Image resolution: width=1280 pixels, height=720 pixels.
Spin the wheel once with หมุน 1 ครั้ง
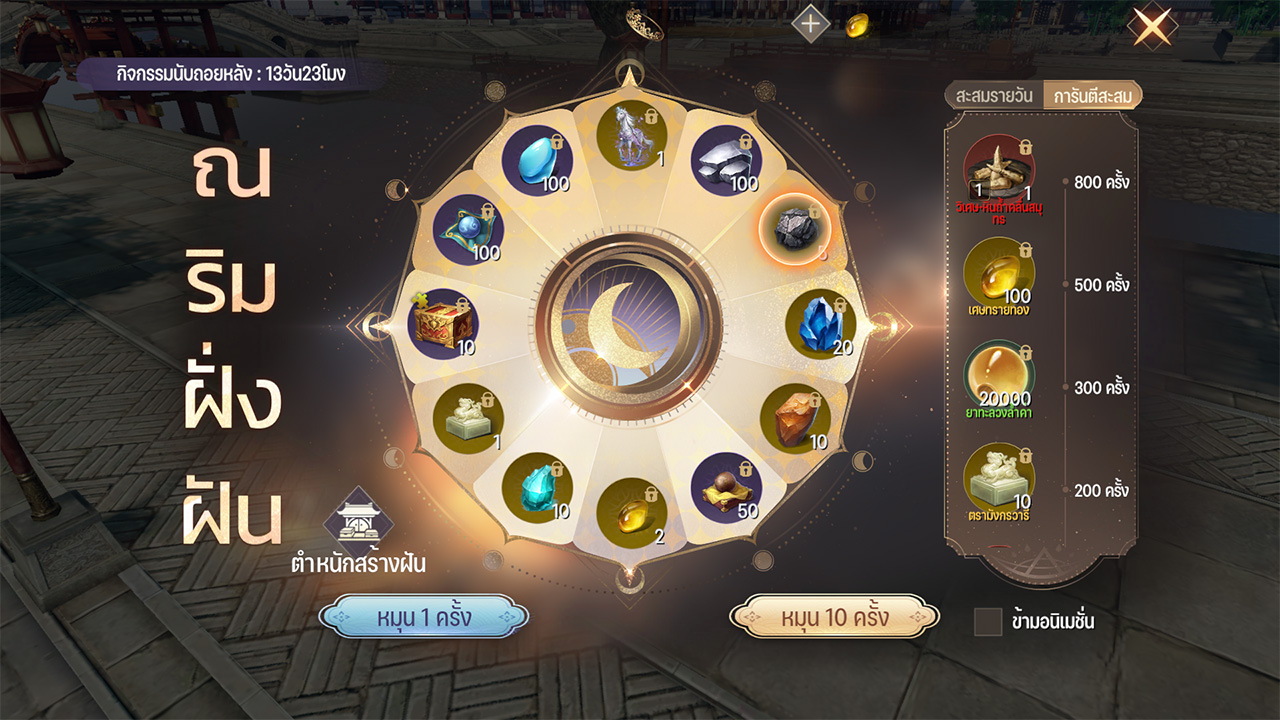[424, 617]
